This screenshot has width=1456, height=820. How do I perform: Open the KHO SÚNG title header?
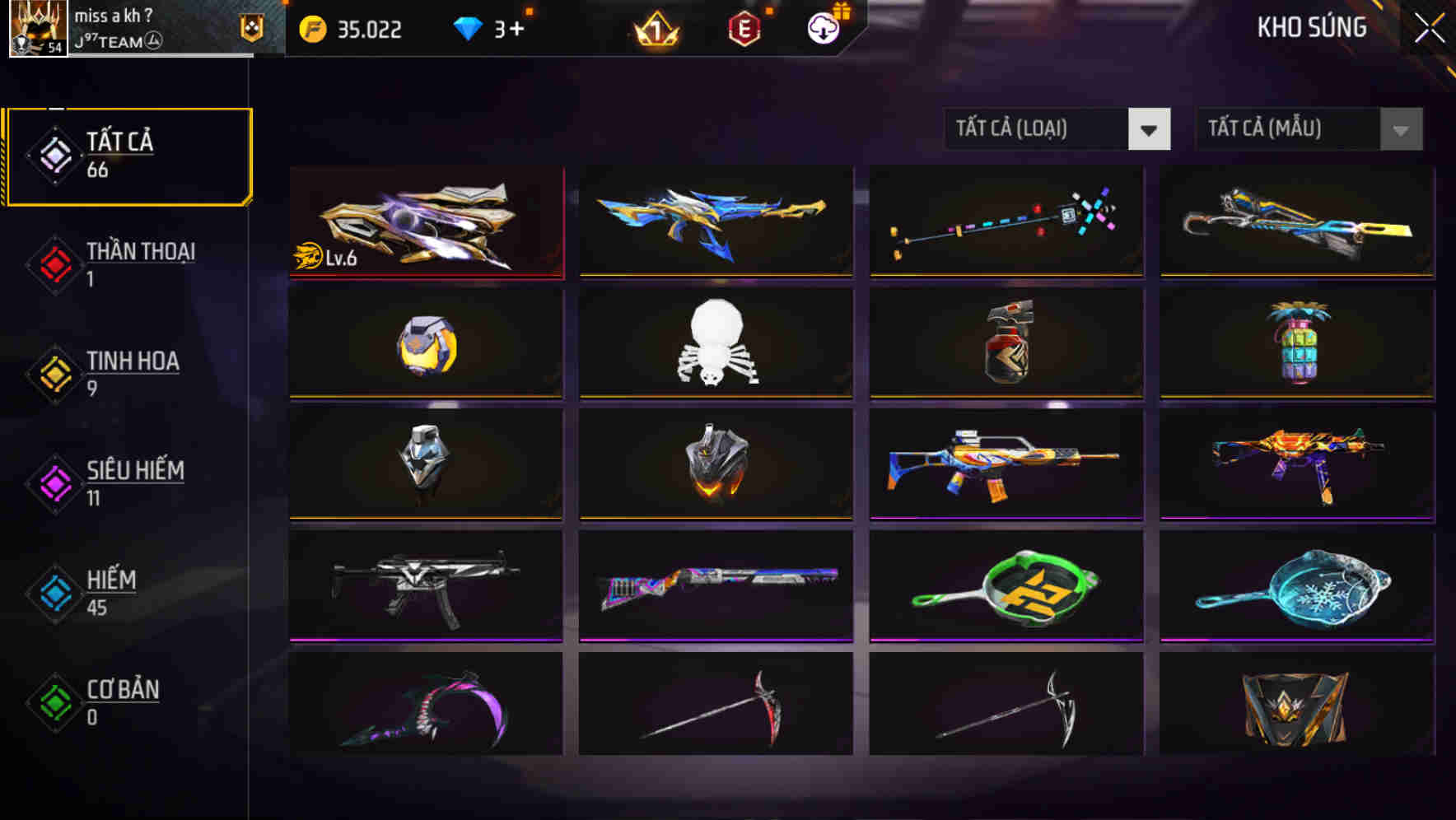[x=1311, y=27]
